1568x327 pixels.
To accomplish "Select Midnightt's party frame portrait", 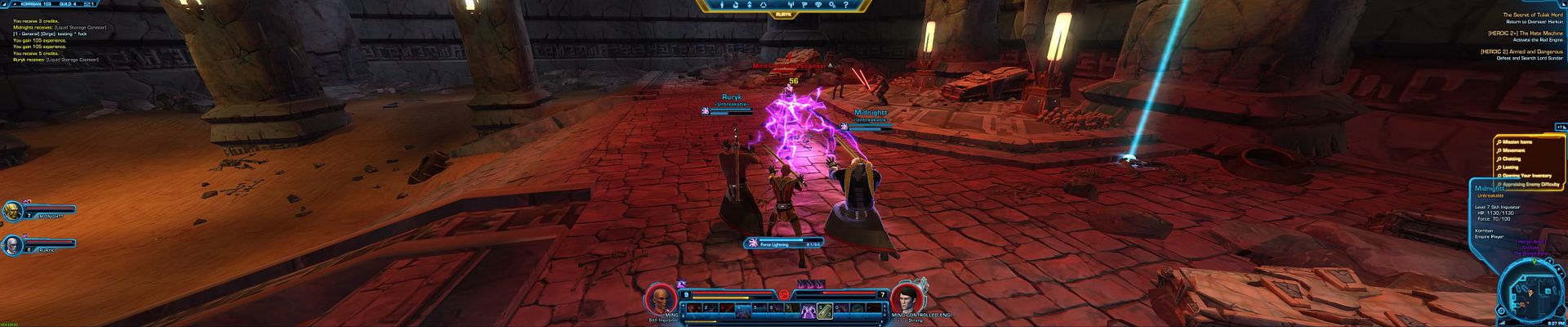I will point(12,212).
